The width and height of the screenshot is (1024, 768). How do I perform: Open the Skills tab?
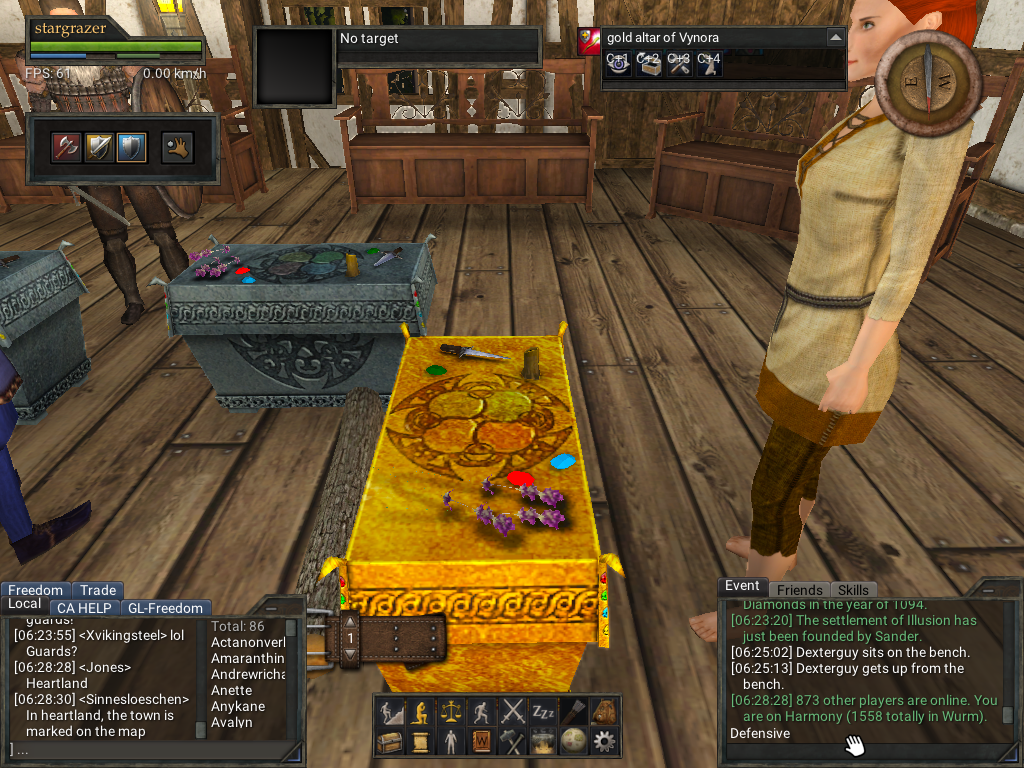[853, 590]
